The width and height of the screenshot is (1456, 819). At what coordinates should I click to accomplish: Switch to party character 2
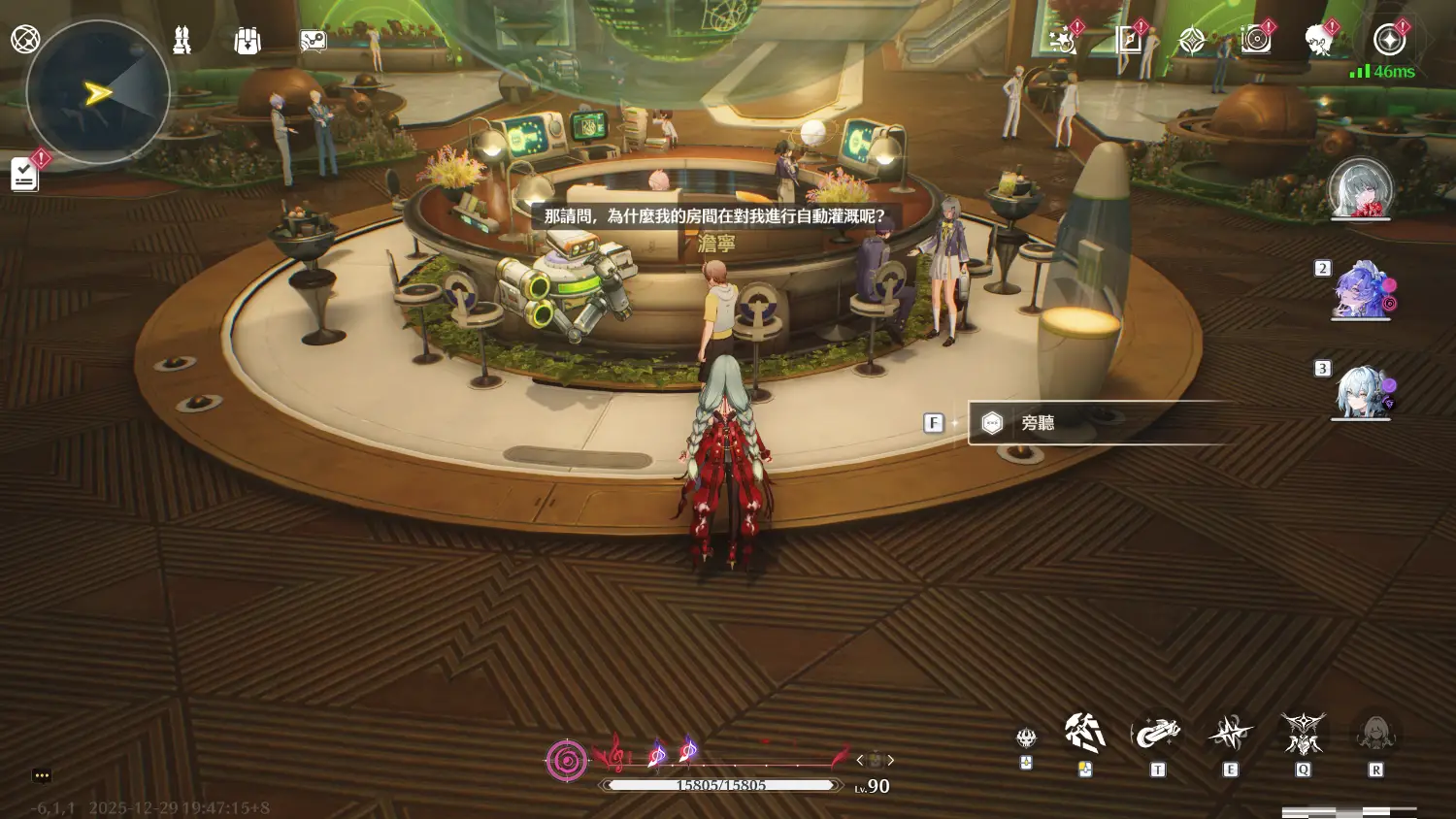point(1362,290)
